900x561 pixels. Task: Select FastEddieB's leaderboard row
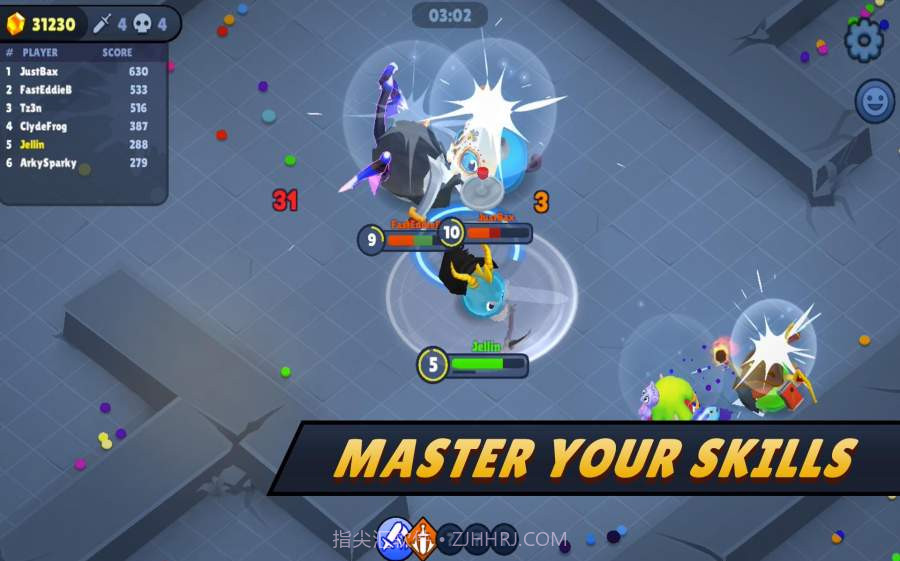82,90
